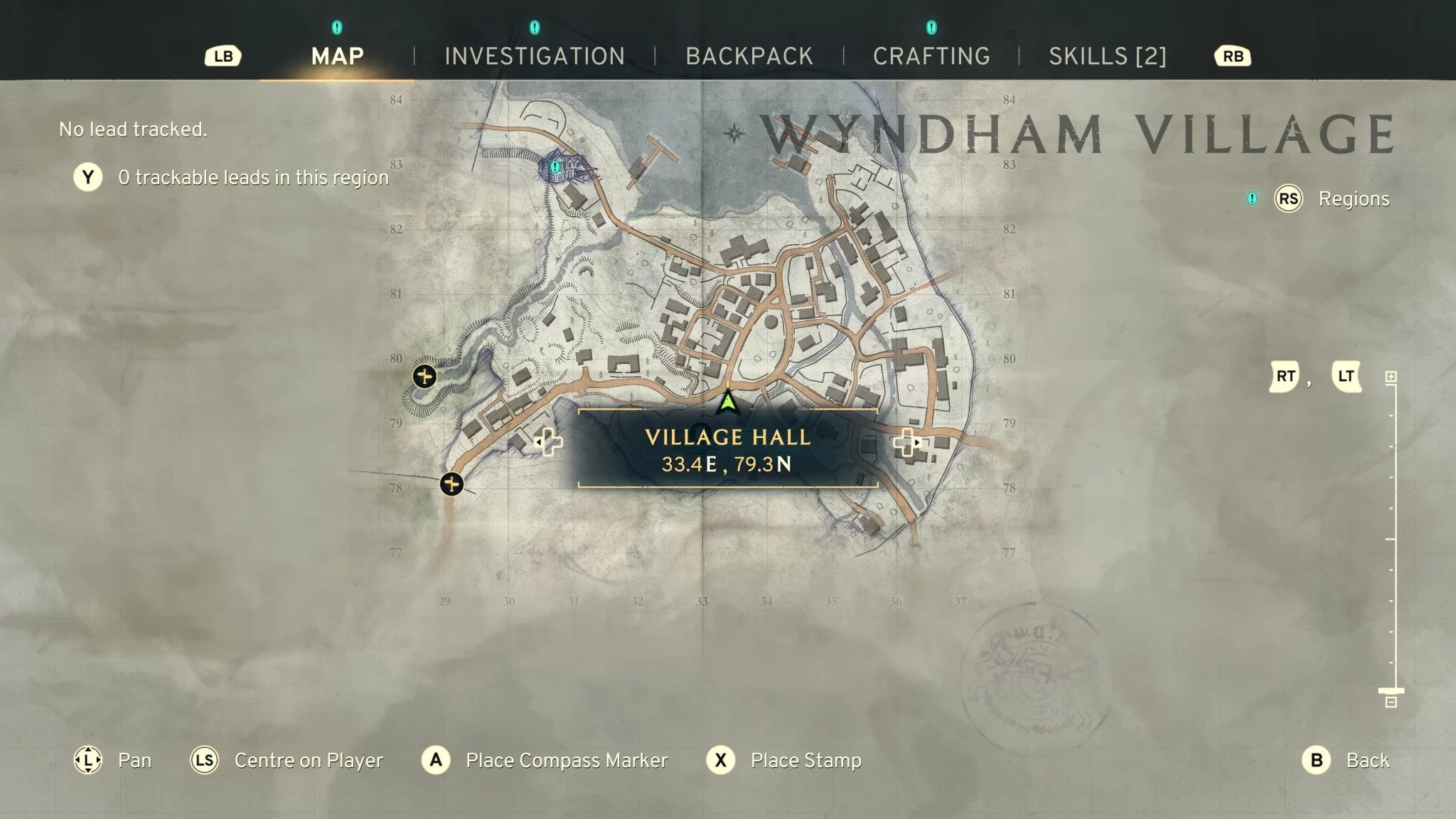Switch to the Investigation tab
1456x819 pixels.
point(535,56)
